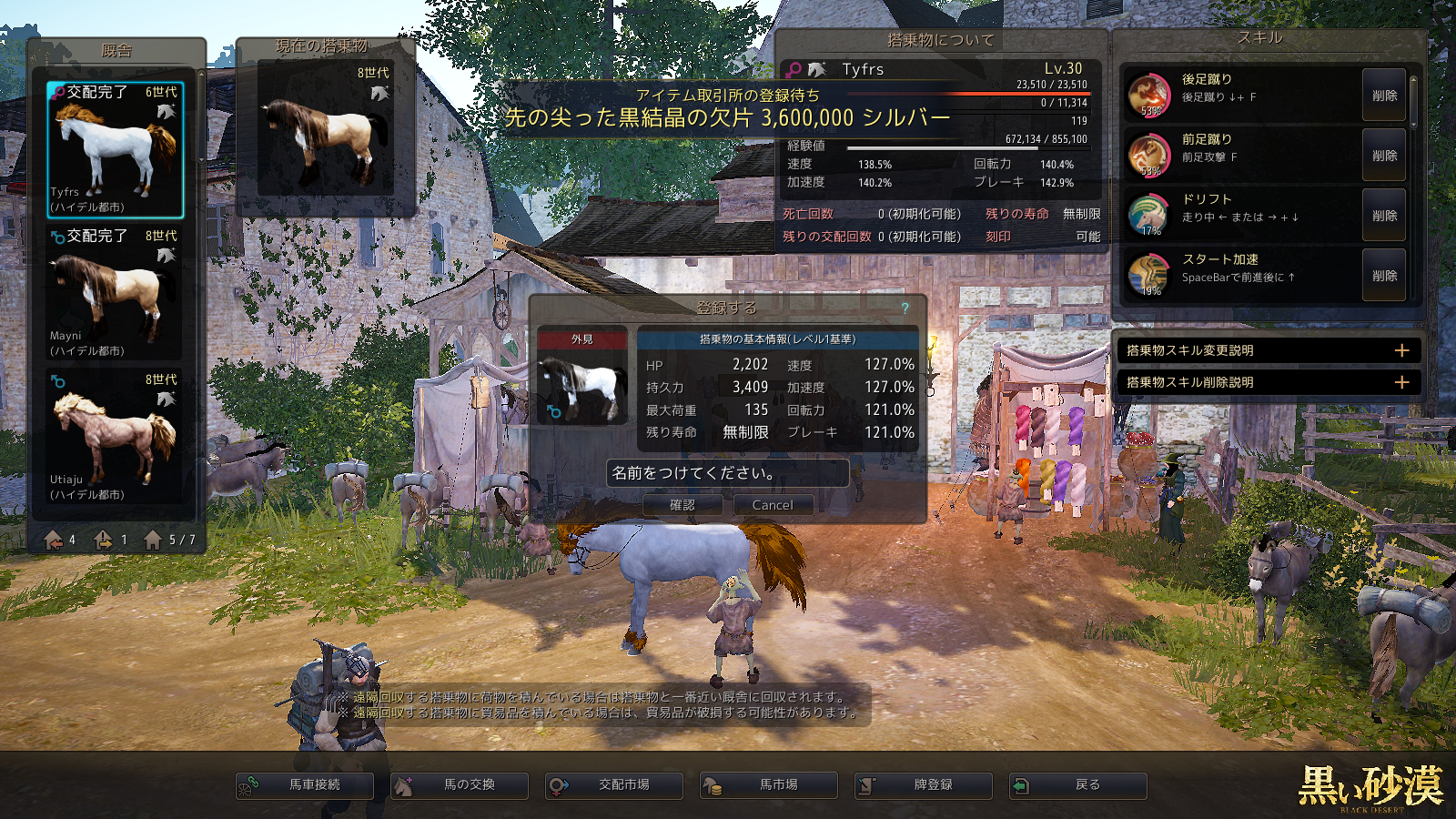Click the 外見 appearance horse preview
Image resolution: width=1456 pixels, height=819 pixels.
[x=582, y=387]
